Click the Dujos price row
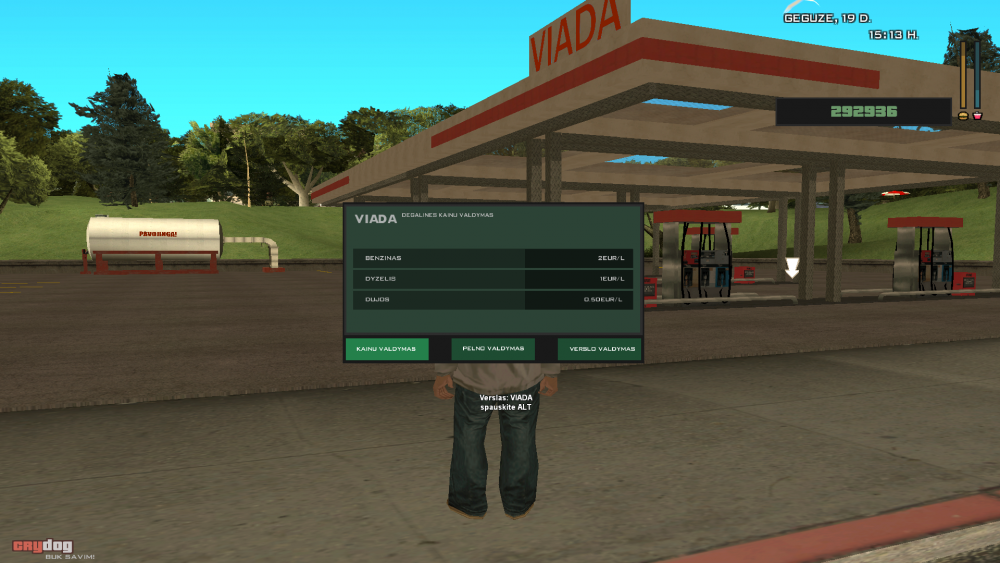The height and width of the screenshot is (563, 1000). pyautogui.click(x=493, y=299)
